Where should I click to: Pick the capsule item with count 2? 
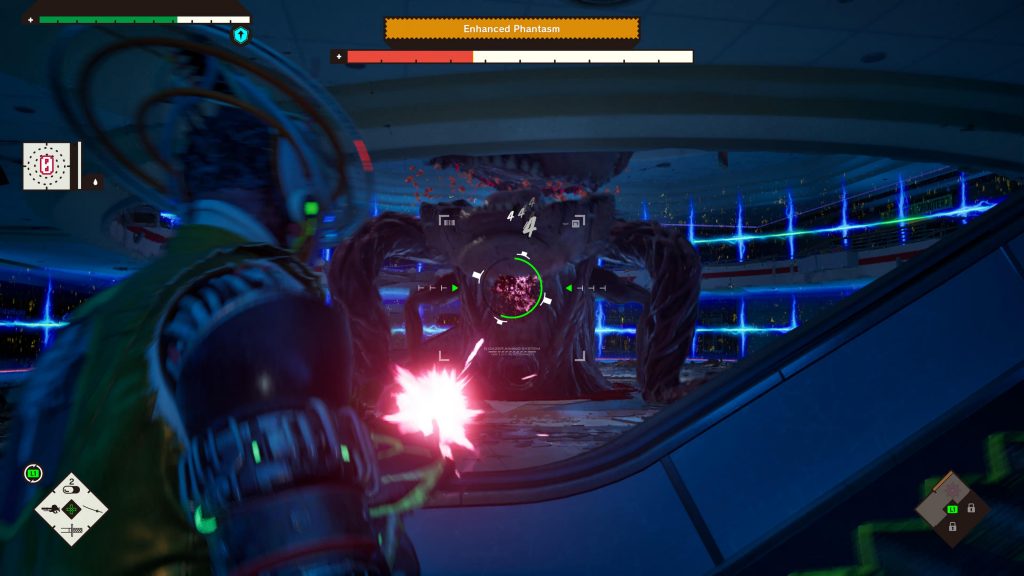[x=71, y=490]
